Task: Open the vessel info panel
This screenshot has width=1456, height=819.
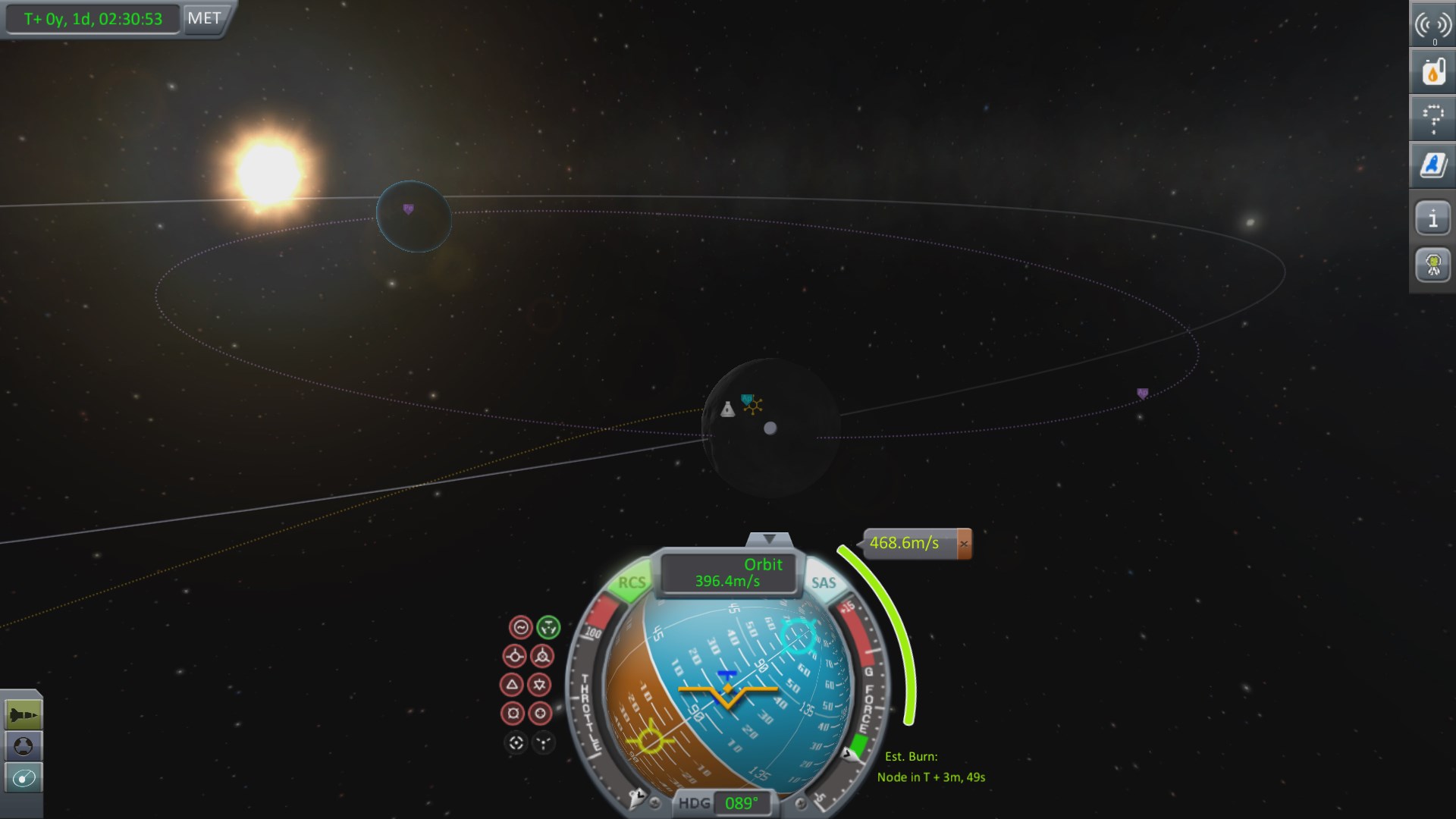Action: [1432, 218]
